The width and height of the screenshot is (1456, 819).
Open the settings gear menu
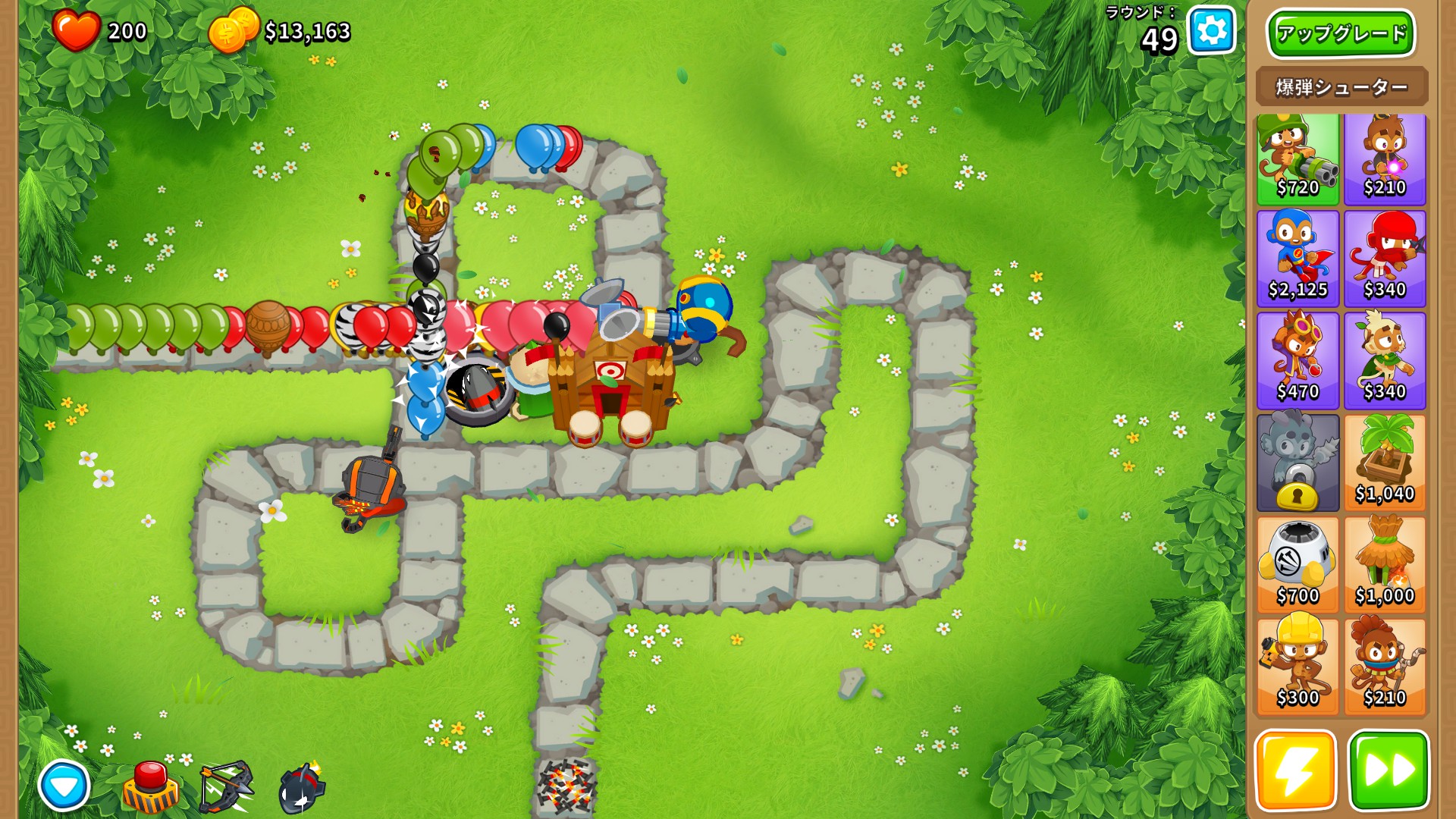coord(1211,31)
